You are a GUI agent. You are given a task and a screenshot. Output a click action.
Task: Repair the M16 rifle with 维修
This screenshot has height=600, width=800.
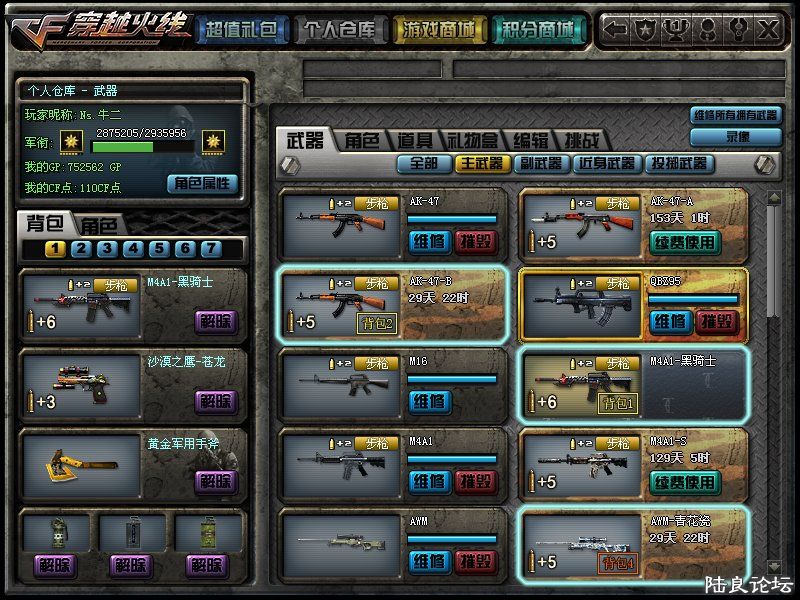pyautogui.click(x=430, y=402)
